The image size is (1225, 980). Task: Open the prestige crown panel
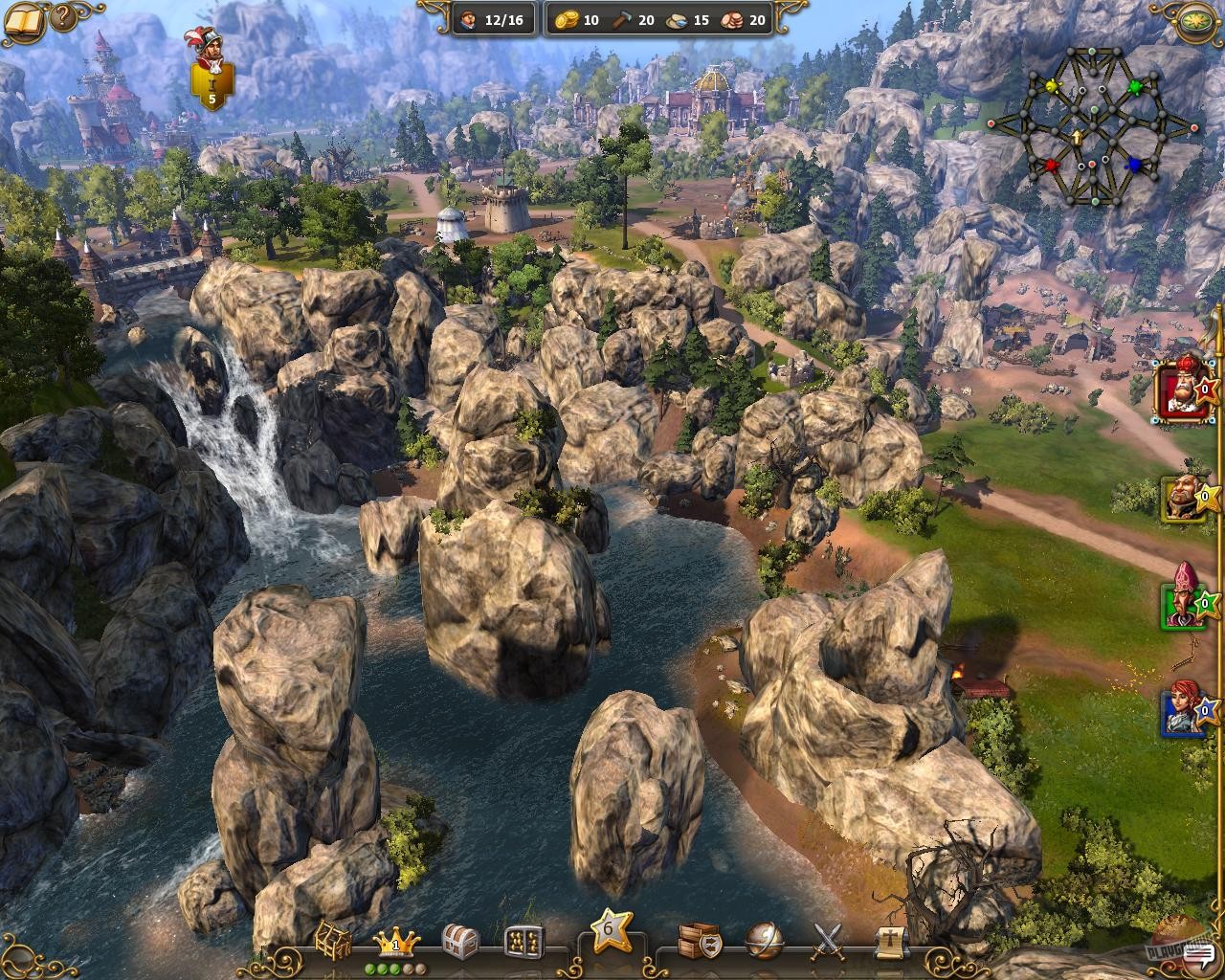click(395, 941)
